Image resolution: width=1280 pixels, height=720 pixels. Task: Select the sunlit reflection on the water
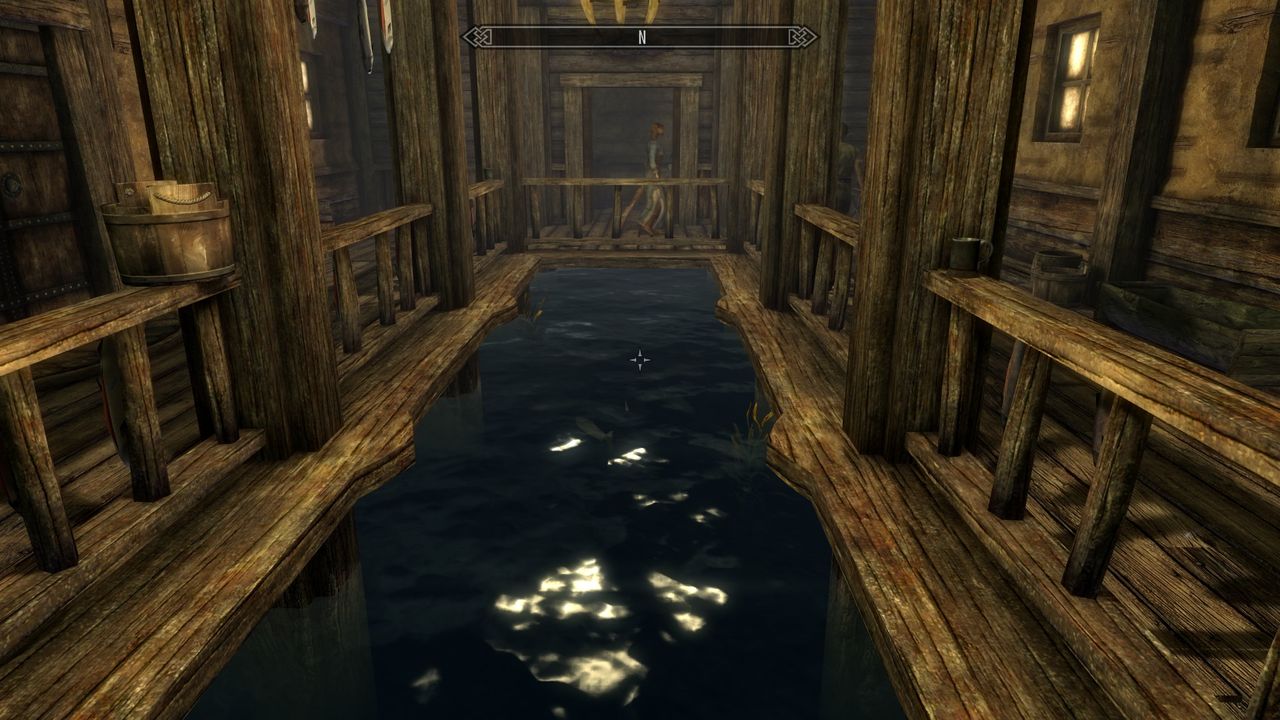(590, 595)
